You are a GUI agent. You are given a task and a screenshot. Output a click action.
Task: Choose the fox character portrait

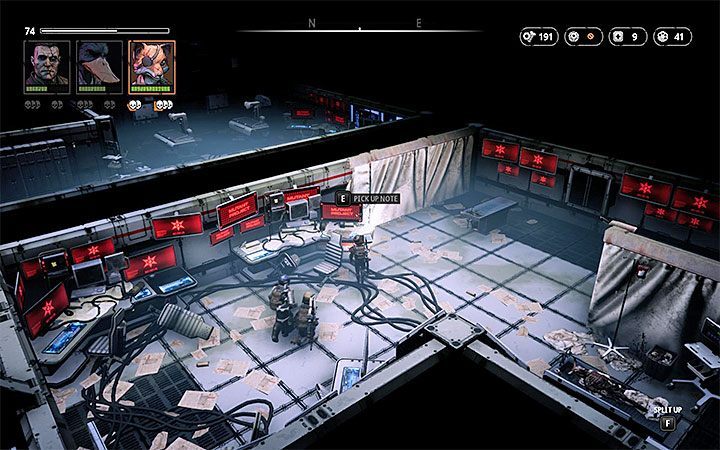(x=151, y=66)
